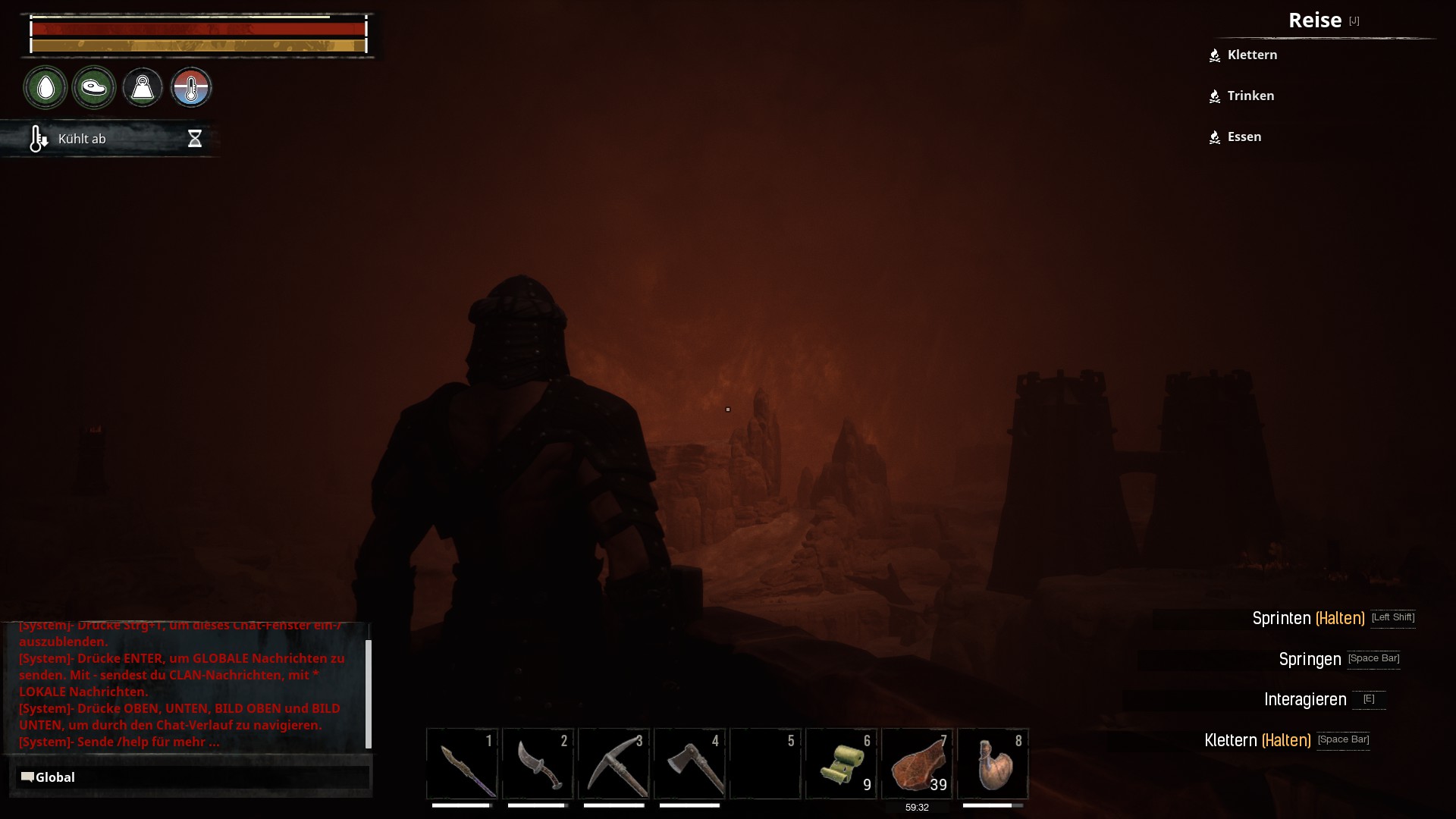
Task: Select the Klettern journey step
Action: point(1252,55)
